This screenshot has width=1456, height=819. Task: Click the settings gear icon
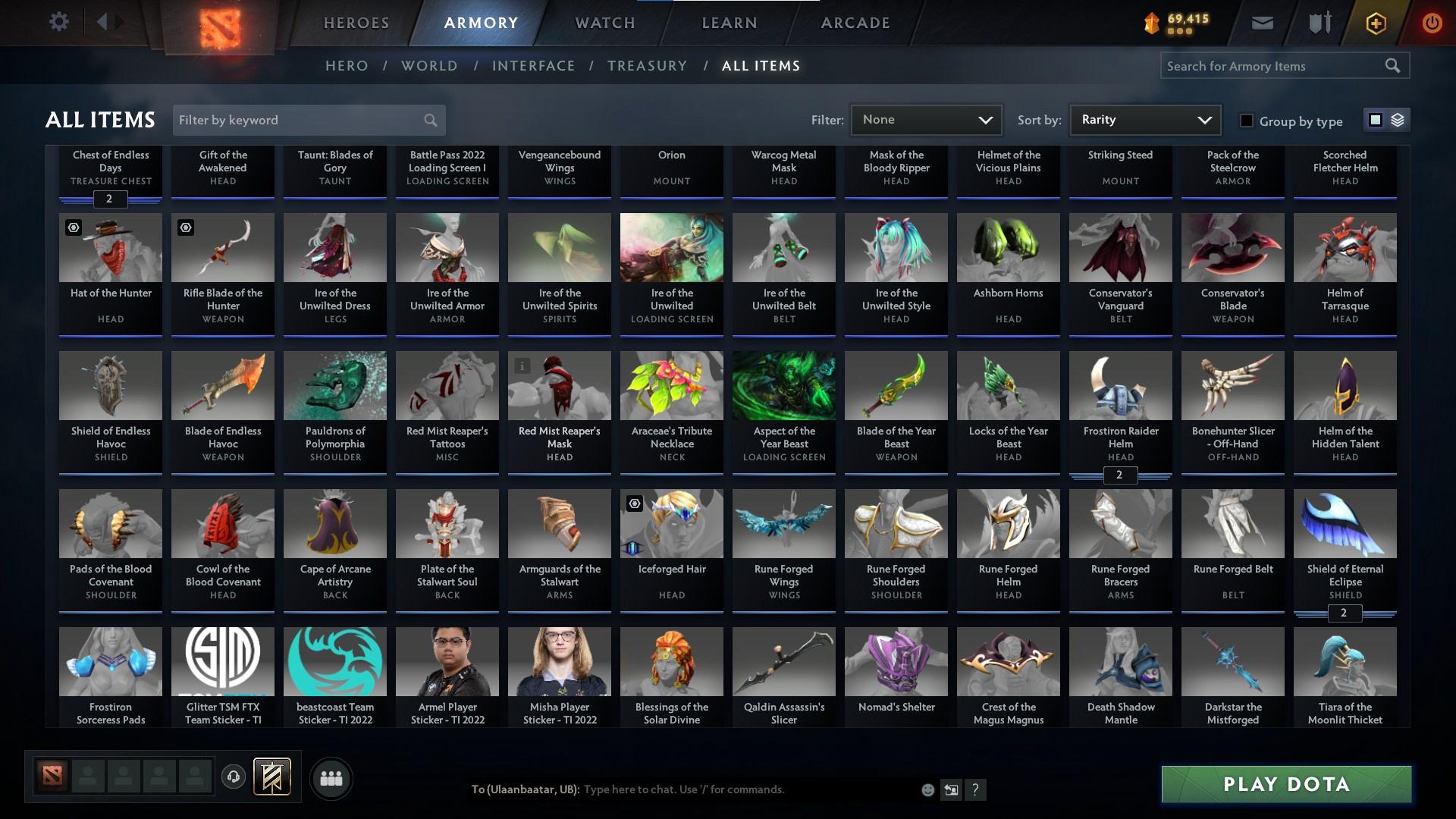[59, 22]
